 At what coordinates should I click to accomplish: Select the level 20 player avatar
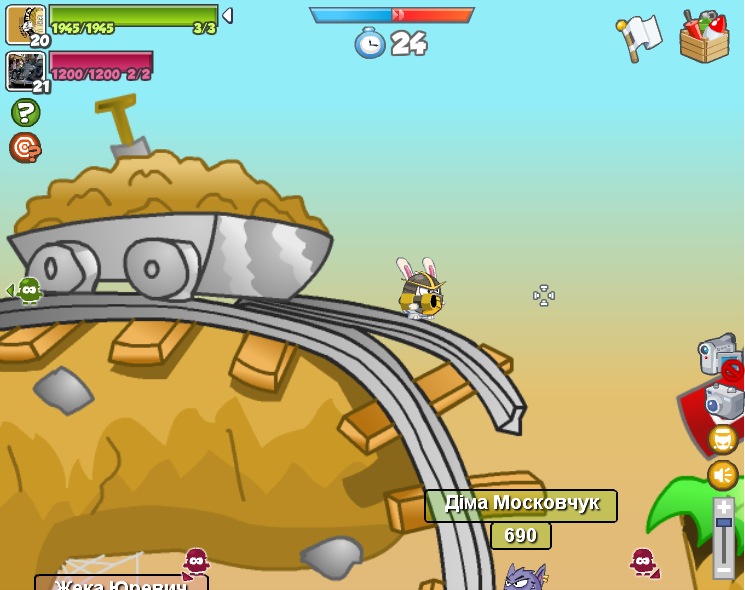tap(24, 24)
